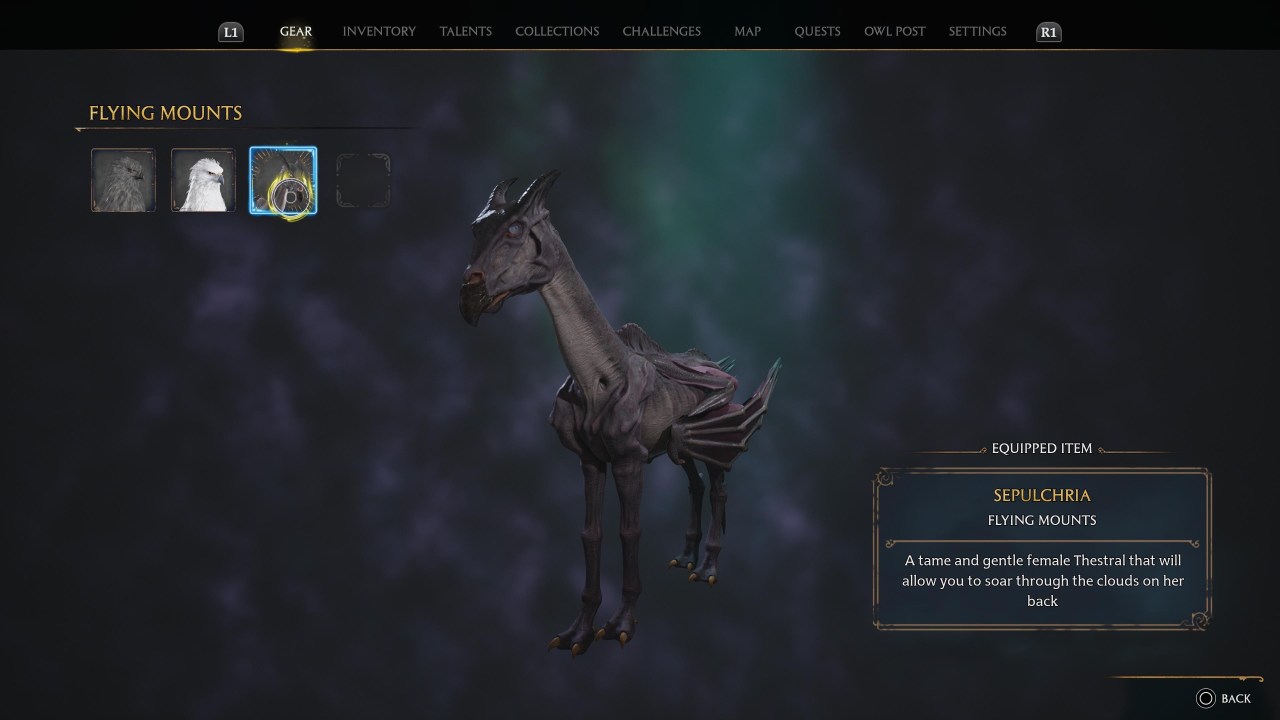1280x720 pixels.
Task: Open the GEAR tab
Action: (x=296, y=31)
